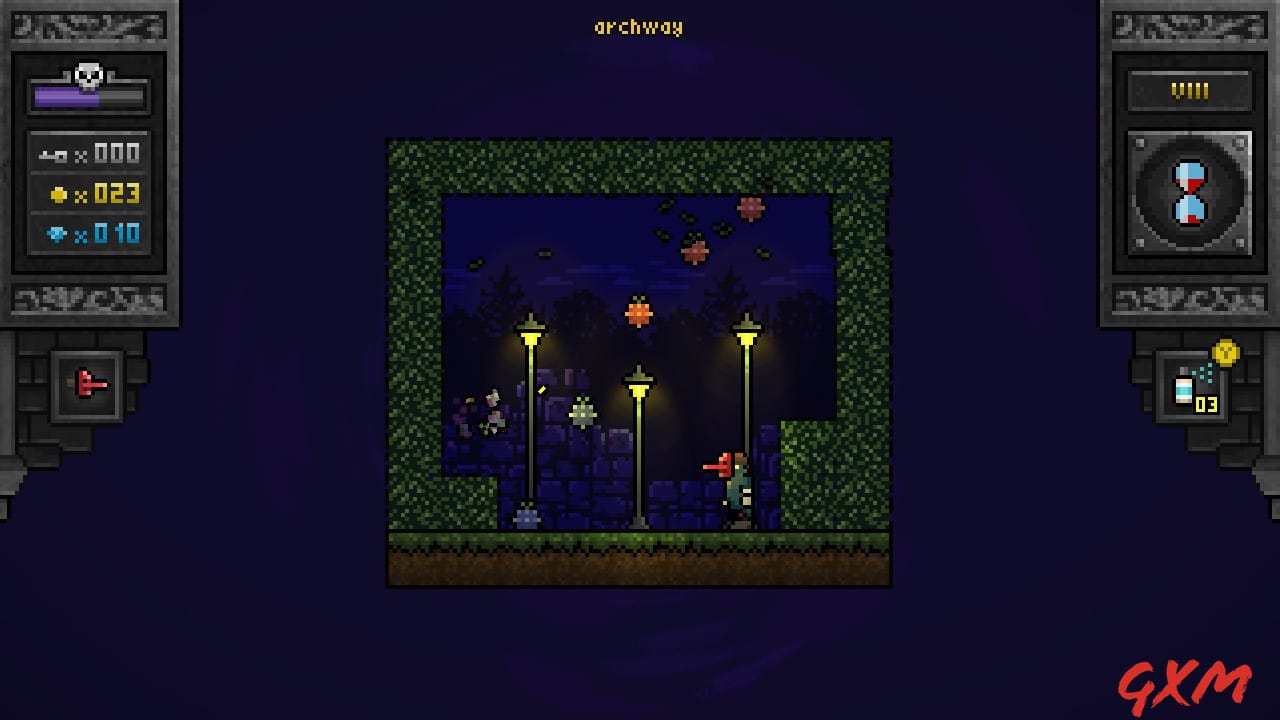
Task: Click the VIII level indicator plate
Action: pyautogui.click(x=1188, y=90)
